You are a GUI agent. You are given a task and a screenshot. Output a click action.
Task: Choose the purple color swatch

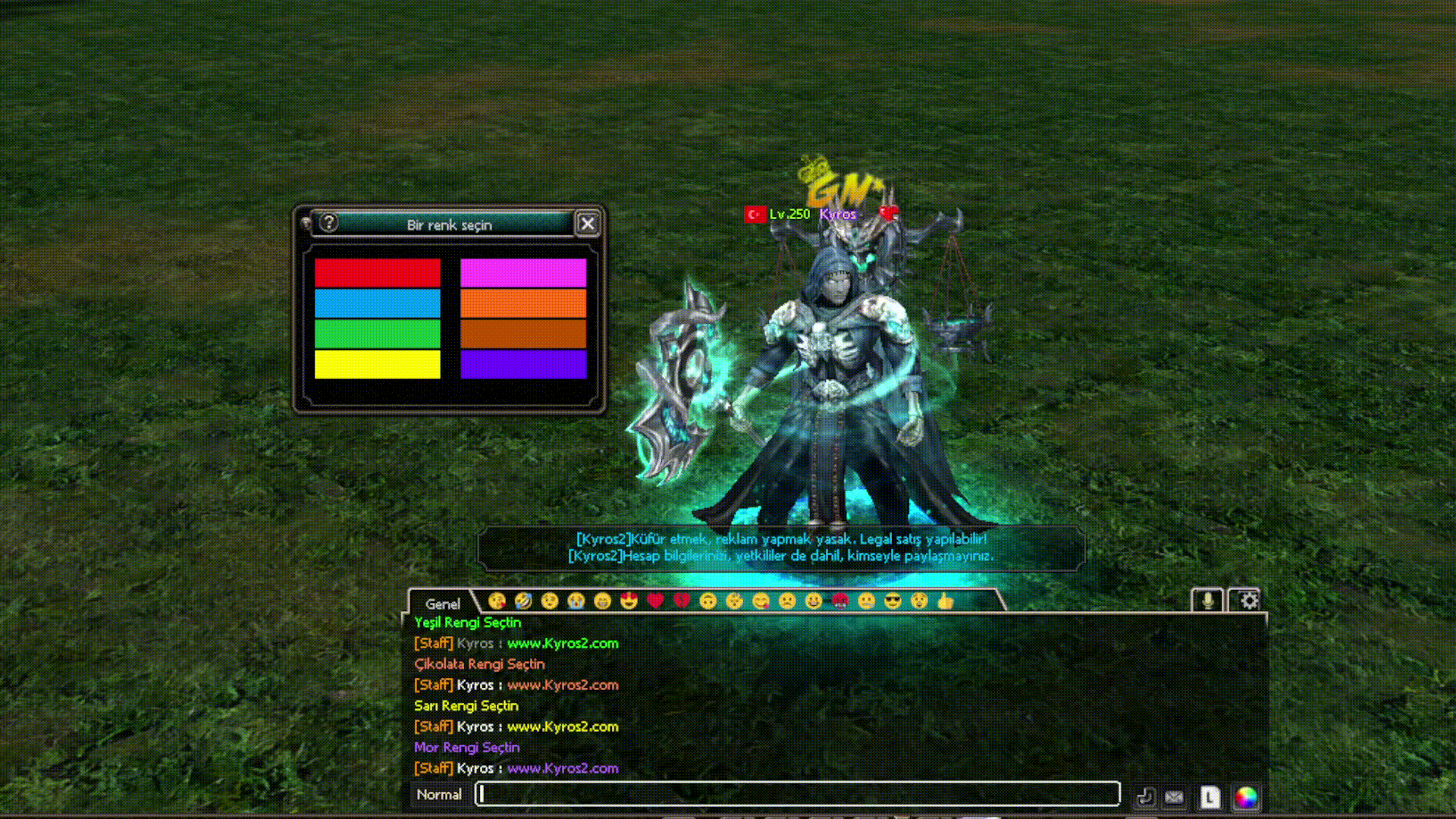(523, 364)
